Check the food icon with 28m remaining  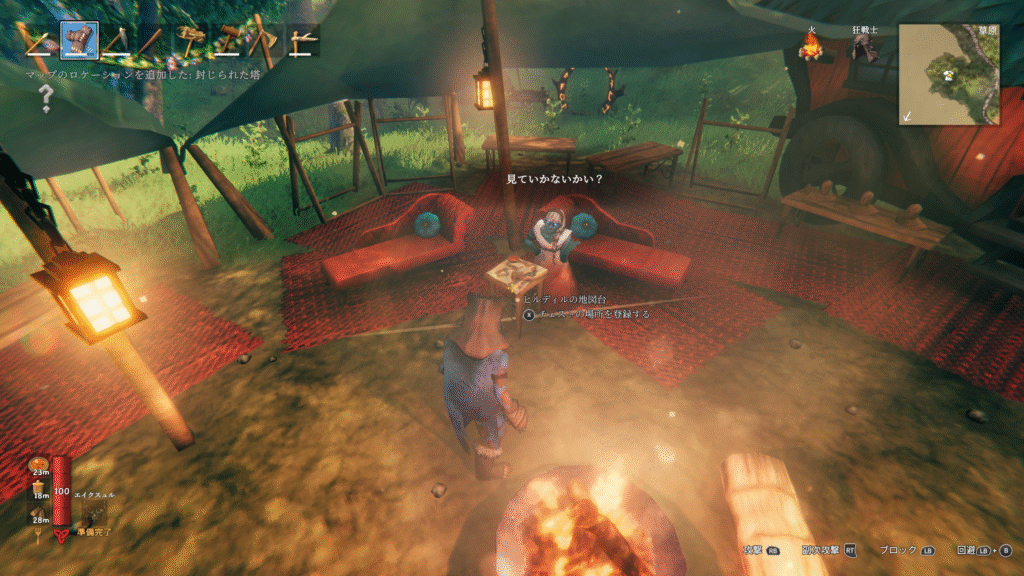[x=39, y=512]
